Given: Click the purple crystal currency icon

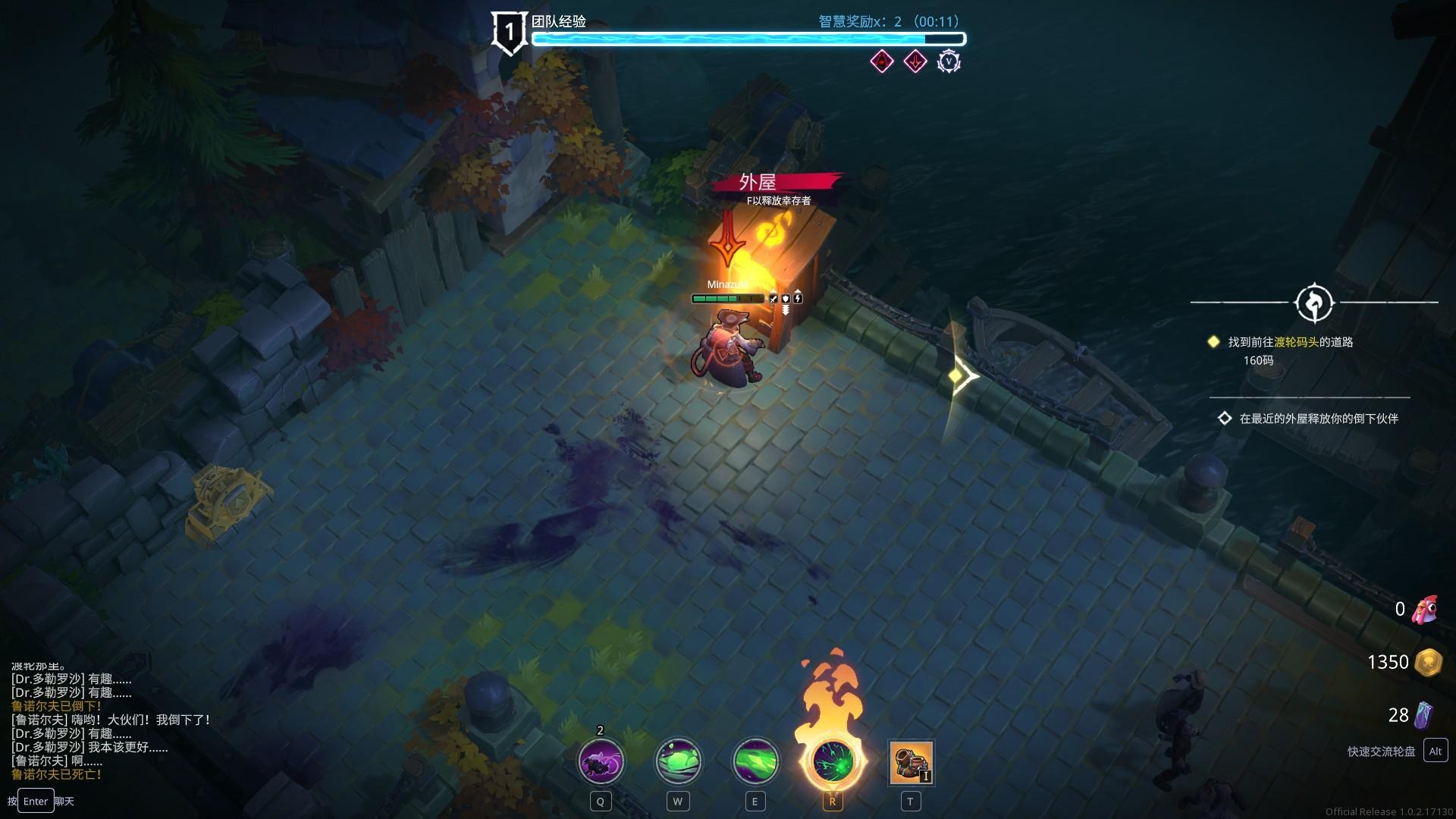Looking at the screenshot, I should pyautogui.click(x=1424, y=714).
